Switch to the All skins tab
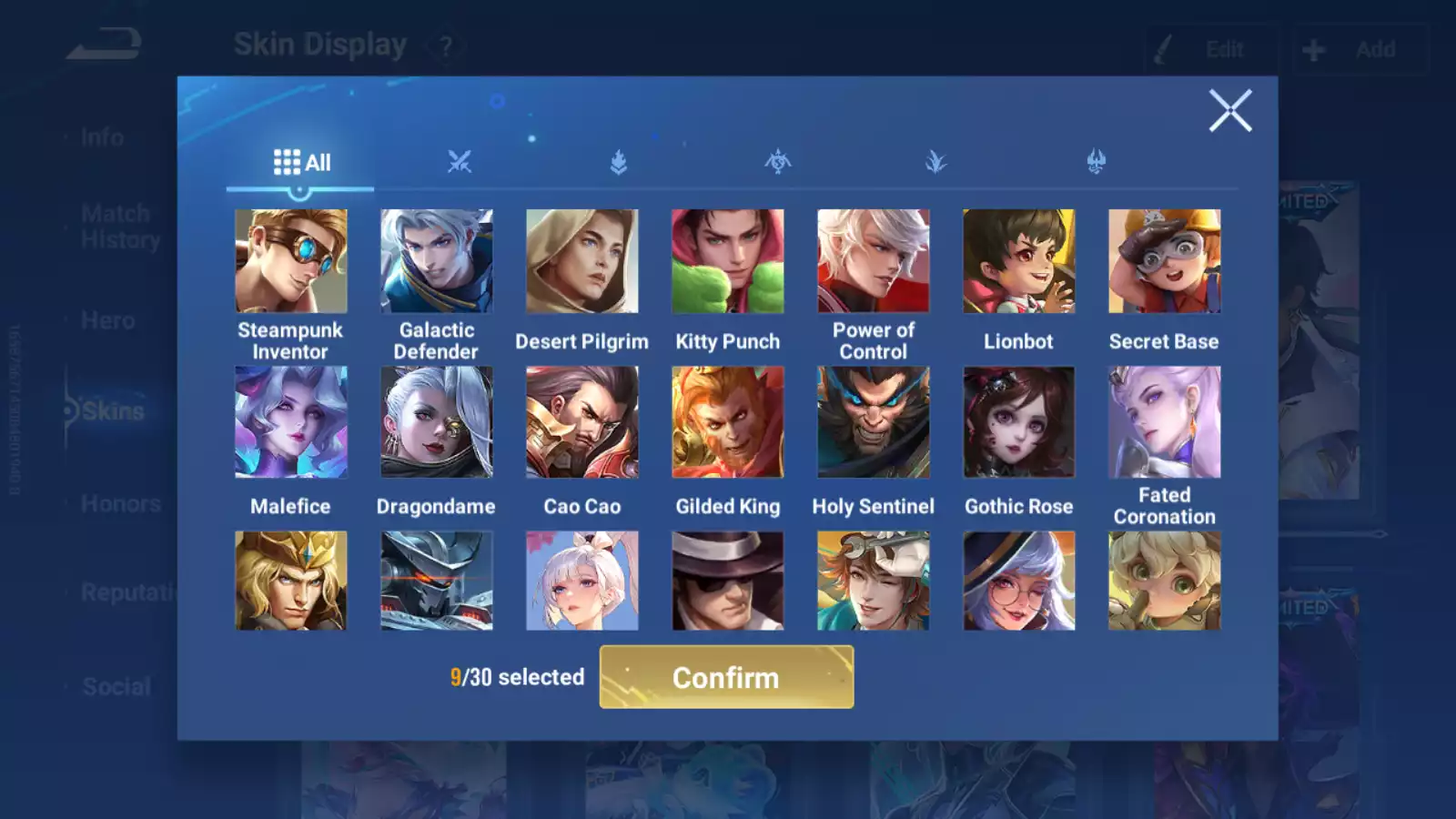The width and height of the screenshot is (1456, 819). pyautogui.click(x=300, y=163)
